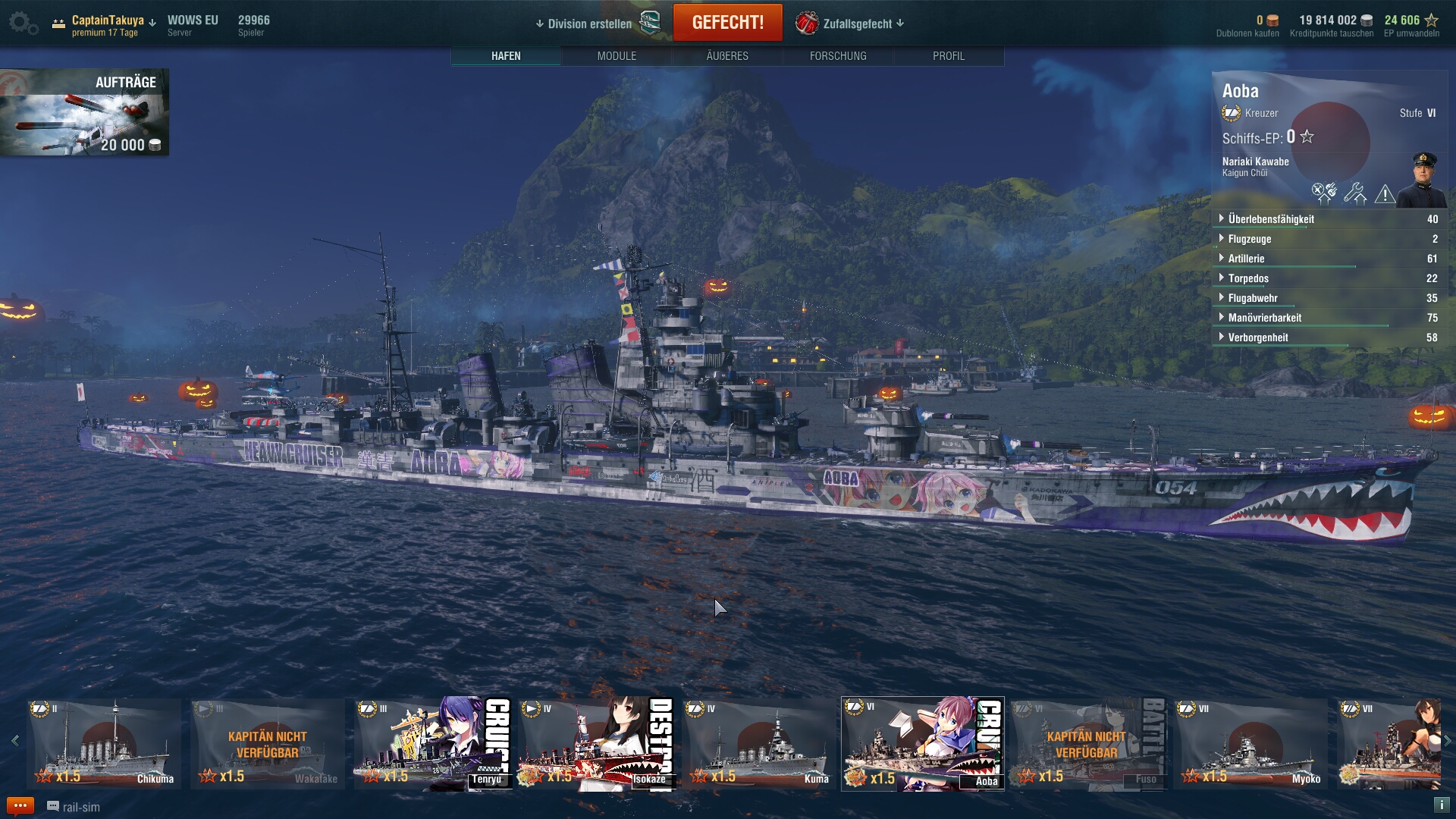Go to the FORSCHUNG tab
The width and height of the screenshot is (1456, 819).
[838, 56]
